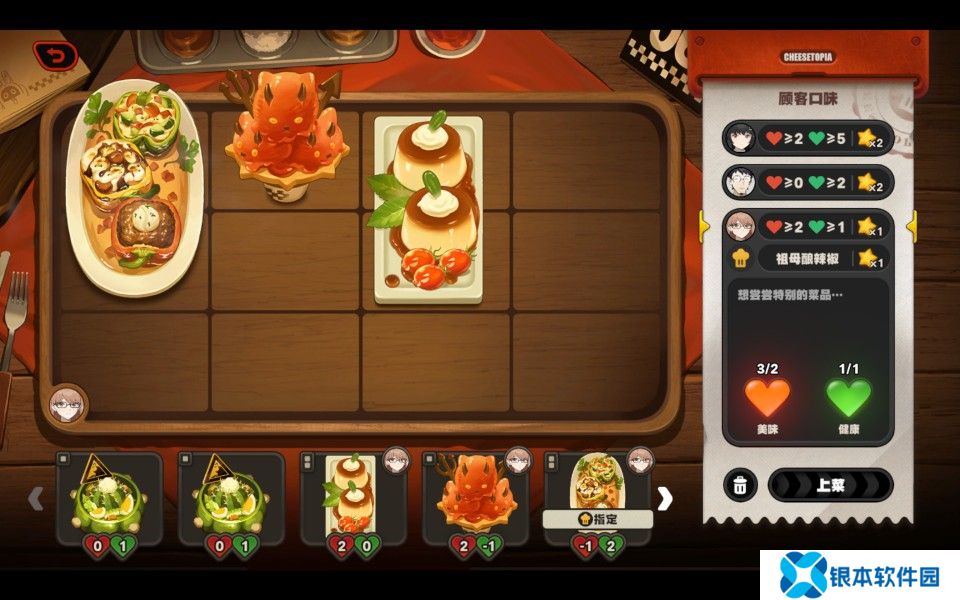Select the pudding card in hand

click(x=353, y=497)
